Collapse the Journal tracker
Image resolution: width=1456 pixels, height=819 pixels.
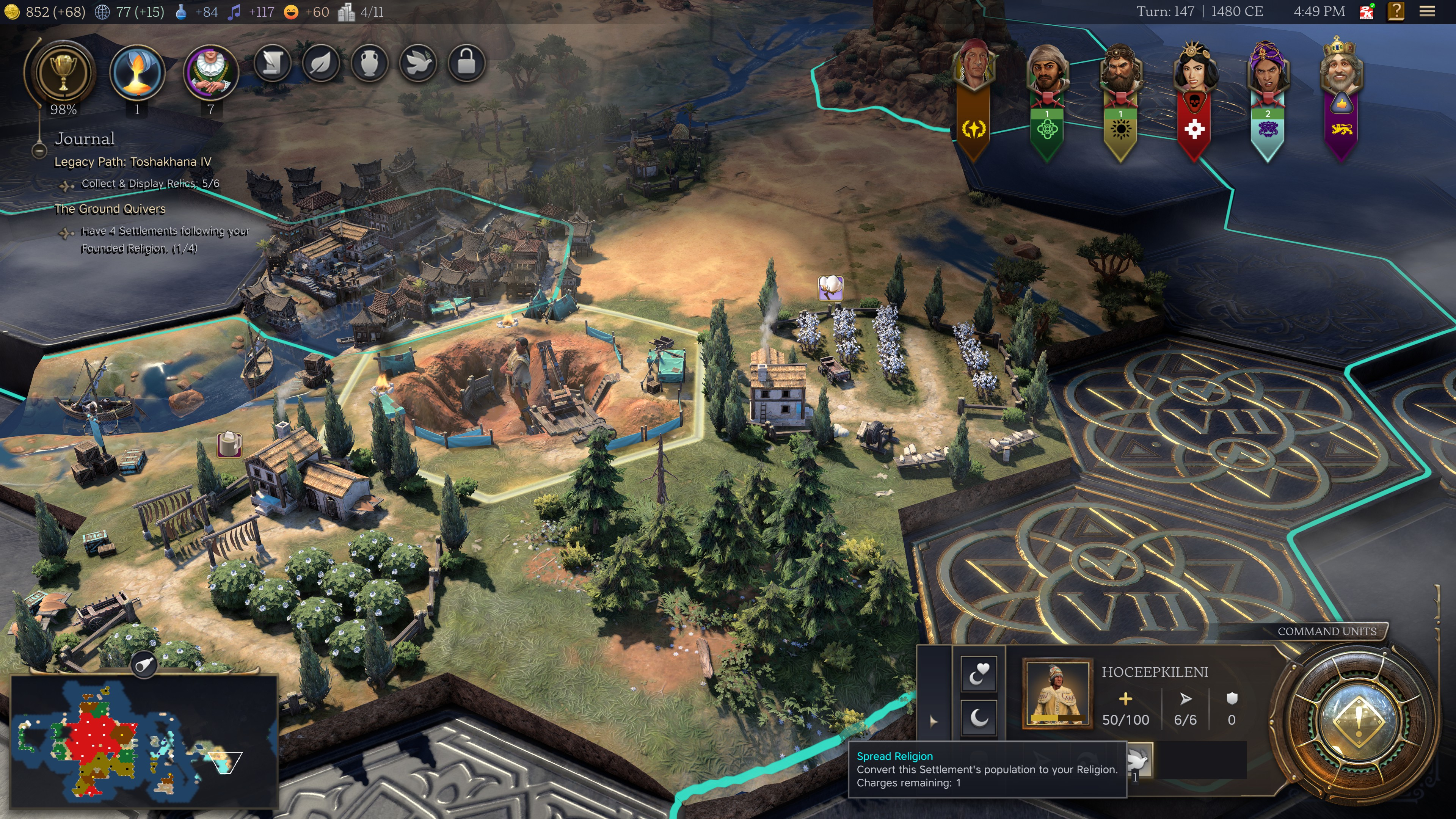39,151
